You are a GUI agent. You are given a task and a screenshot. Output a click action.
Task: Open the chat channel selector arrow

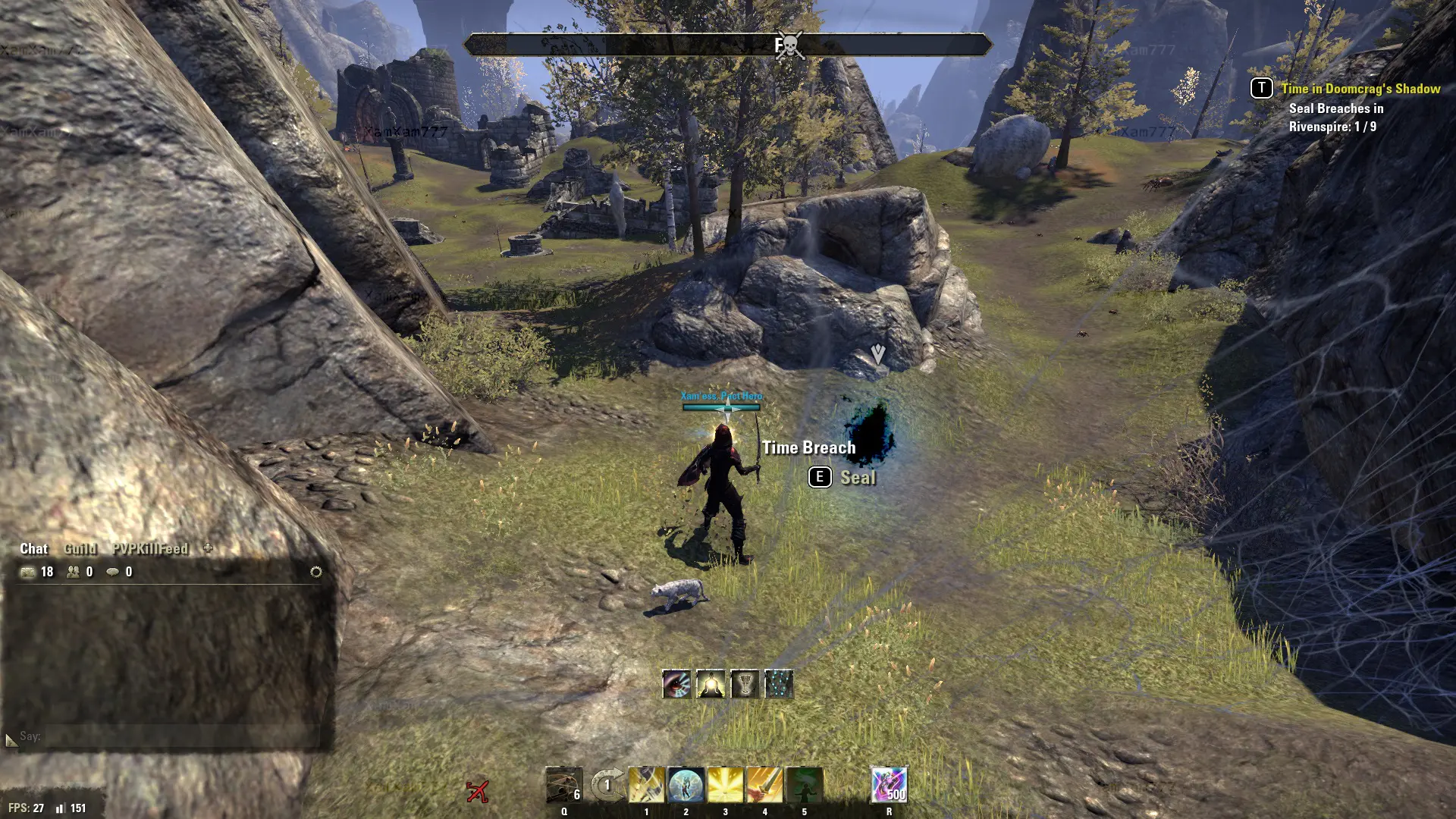coord(11,739)
